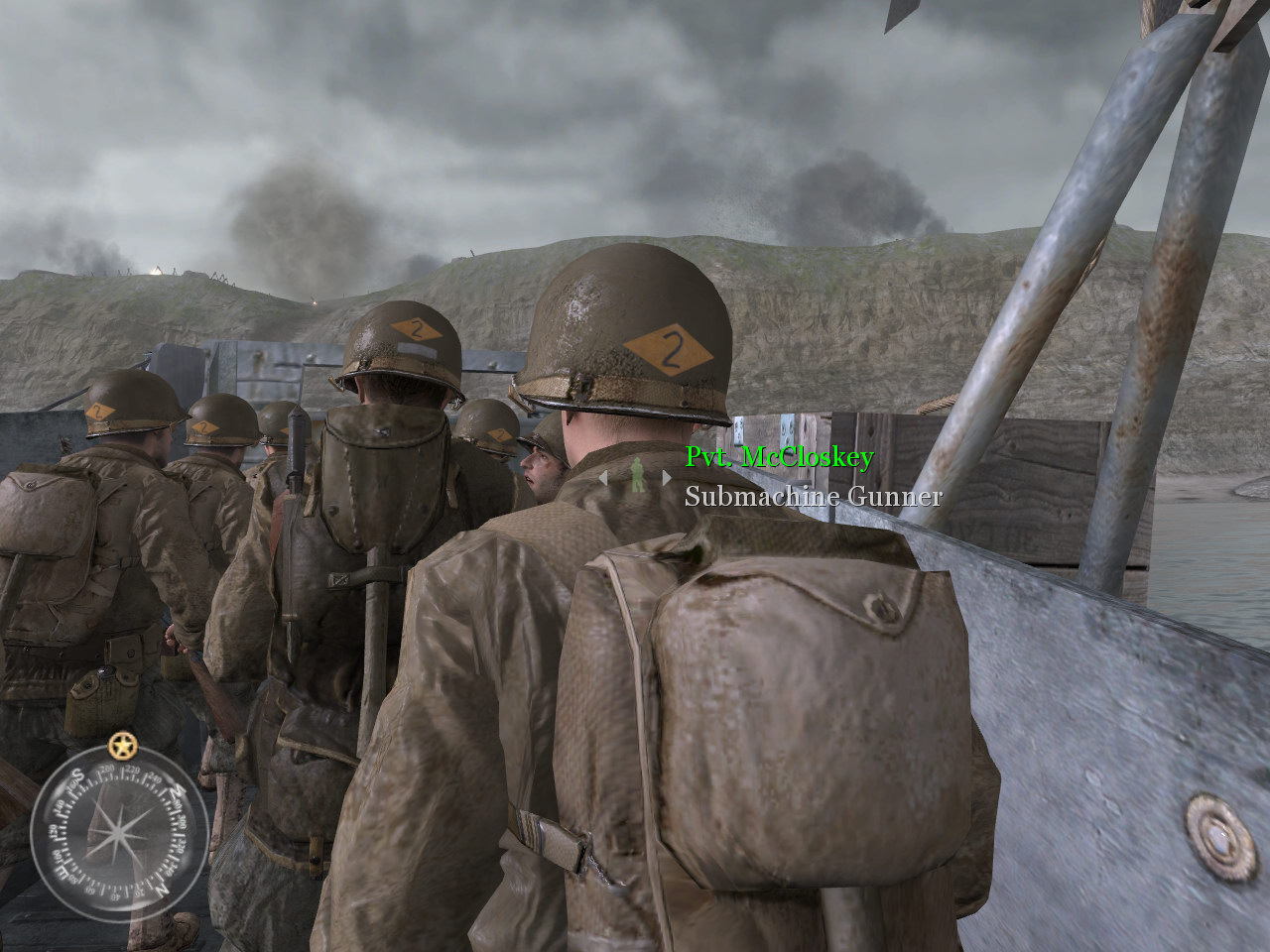1270x952 pixels.
Task: Select the gold star objective marker
Action: [122, 744]
